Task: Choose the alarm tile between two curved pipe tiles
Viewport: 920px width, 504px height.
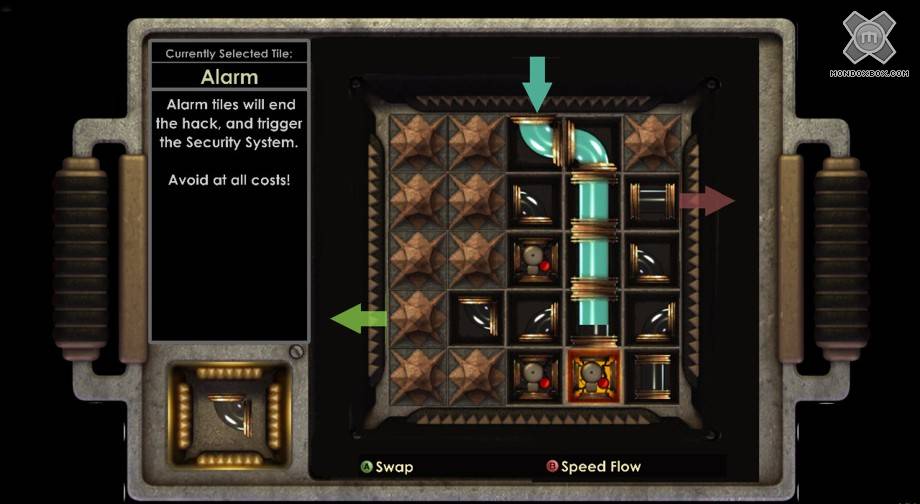Action: [x=535, y=258]
